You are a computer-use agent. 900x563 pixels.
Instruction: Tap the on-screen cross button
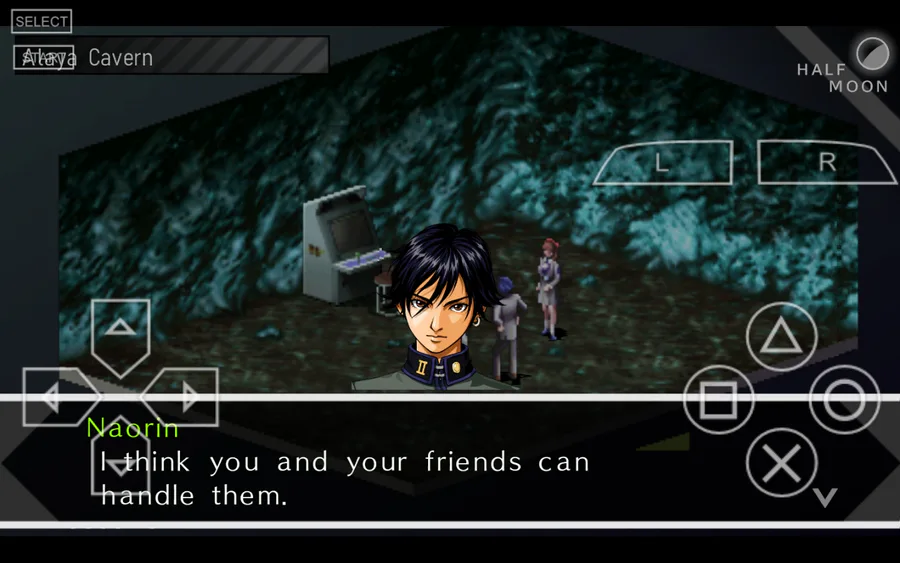[x=782, y=463]
